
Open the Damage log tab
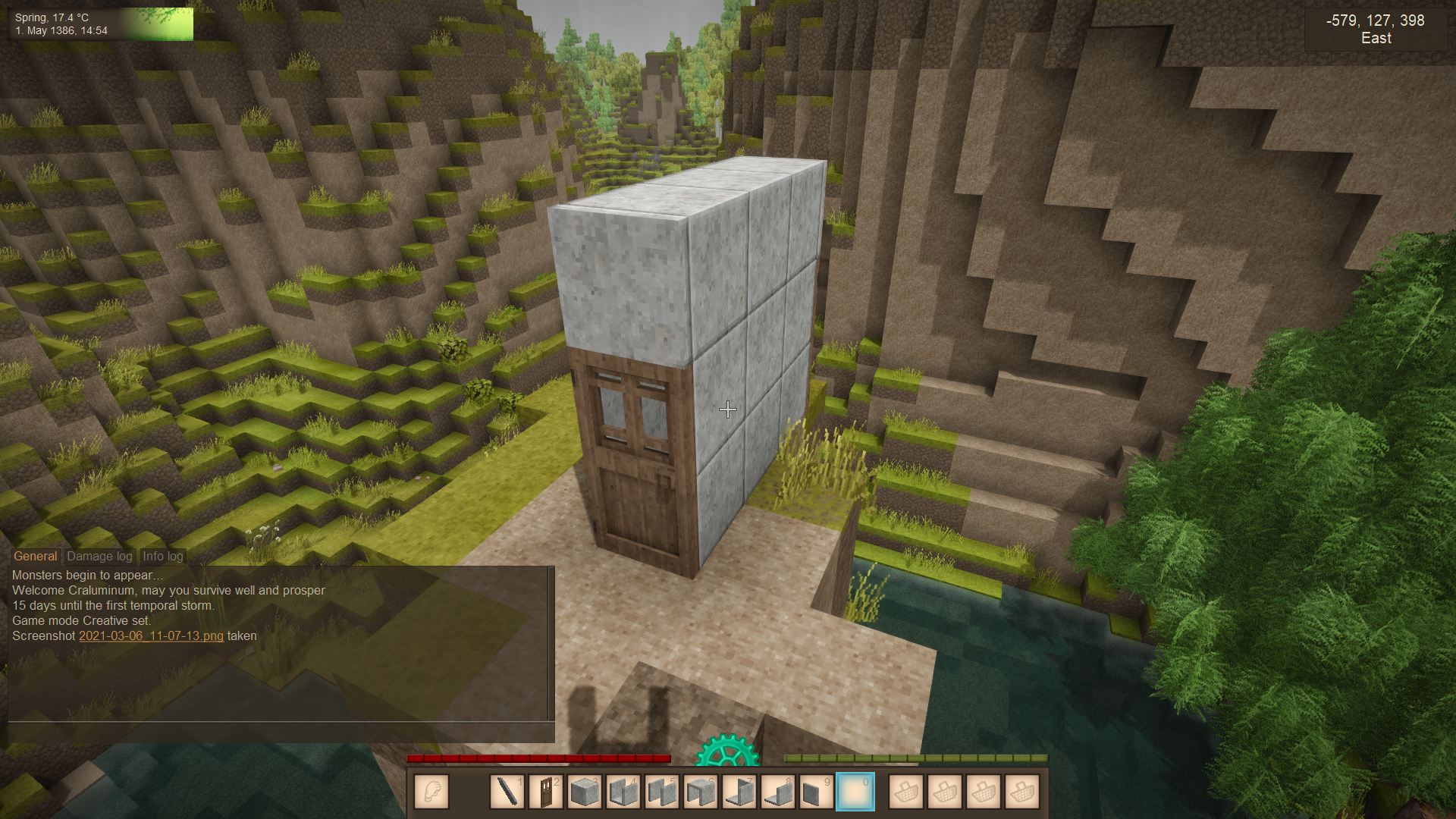99,556
